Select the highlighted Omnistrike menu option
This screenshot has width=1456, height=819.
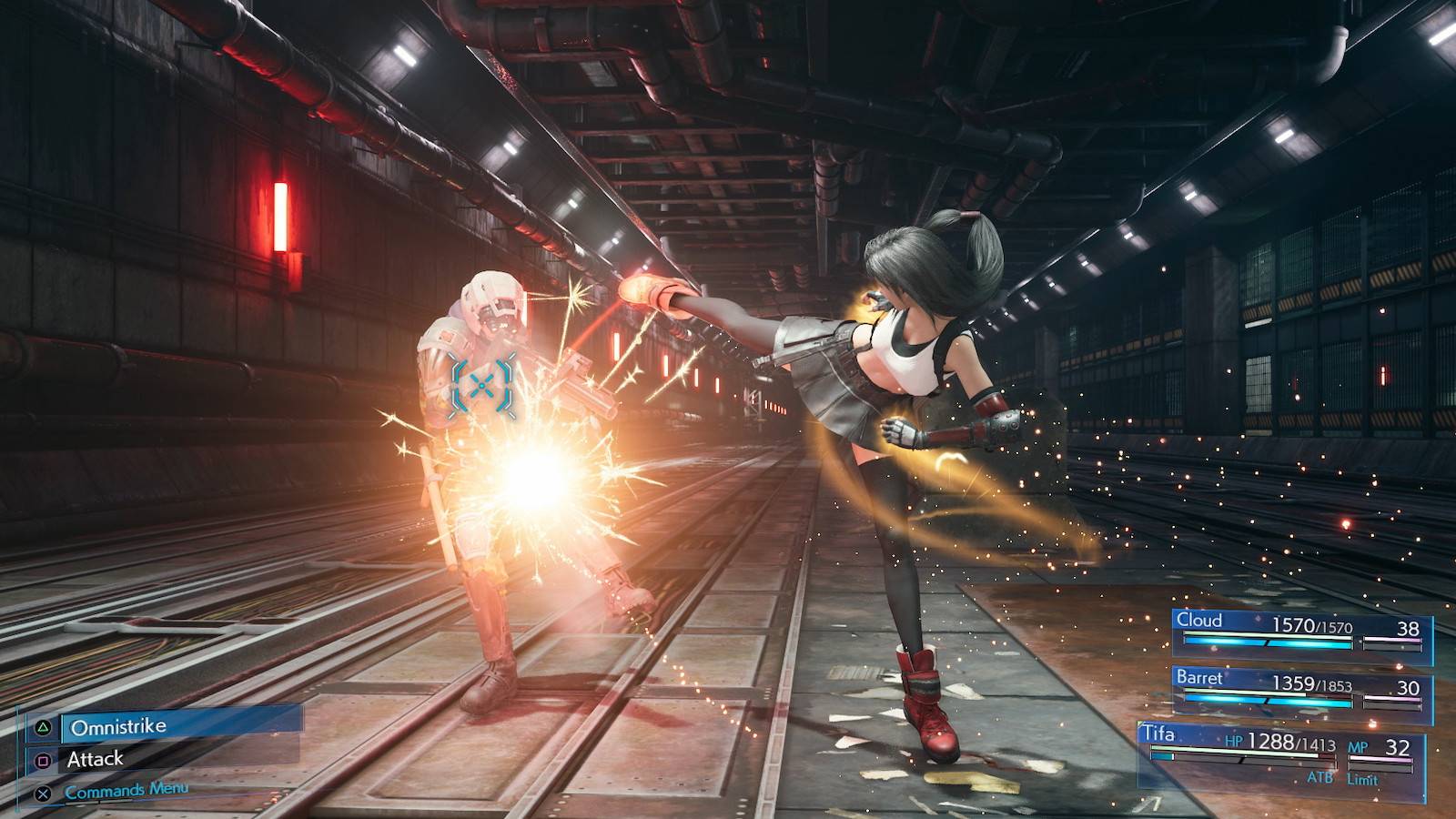coord(118,727)
